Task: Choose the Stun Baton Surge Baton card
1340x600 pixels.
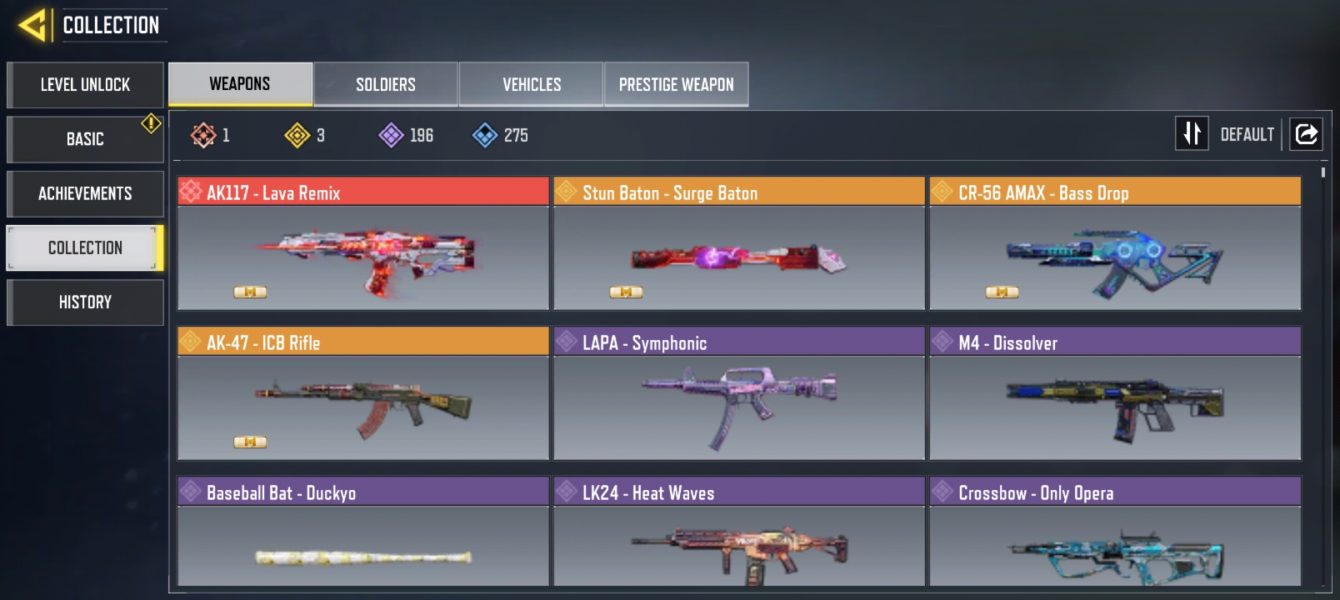Action: click(739, 256)
